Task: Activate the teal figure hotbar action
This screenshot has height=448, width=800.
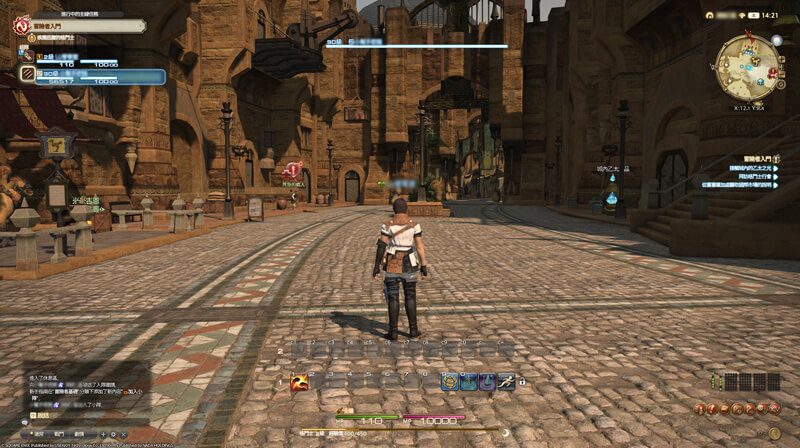Action: [x=468, y=381]
